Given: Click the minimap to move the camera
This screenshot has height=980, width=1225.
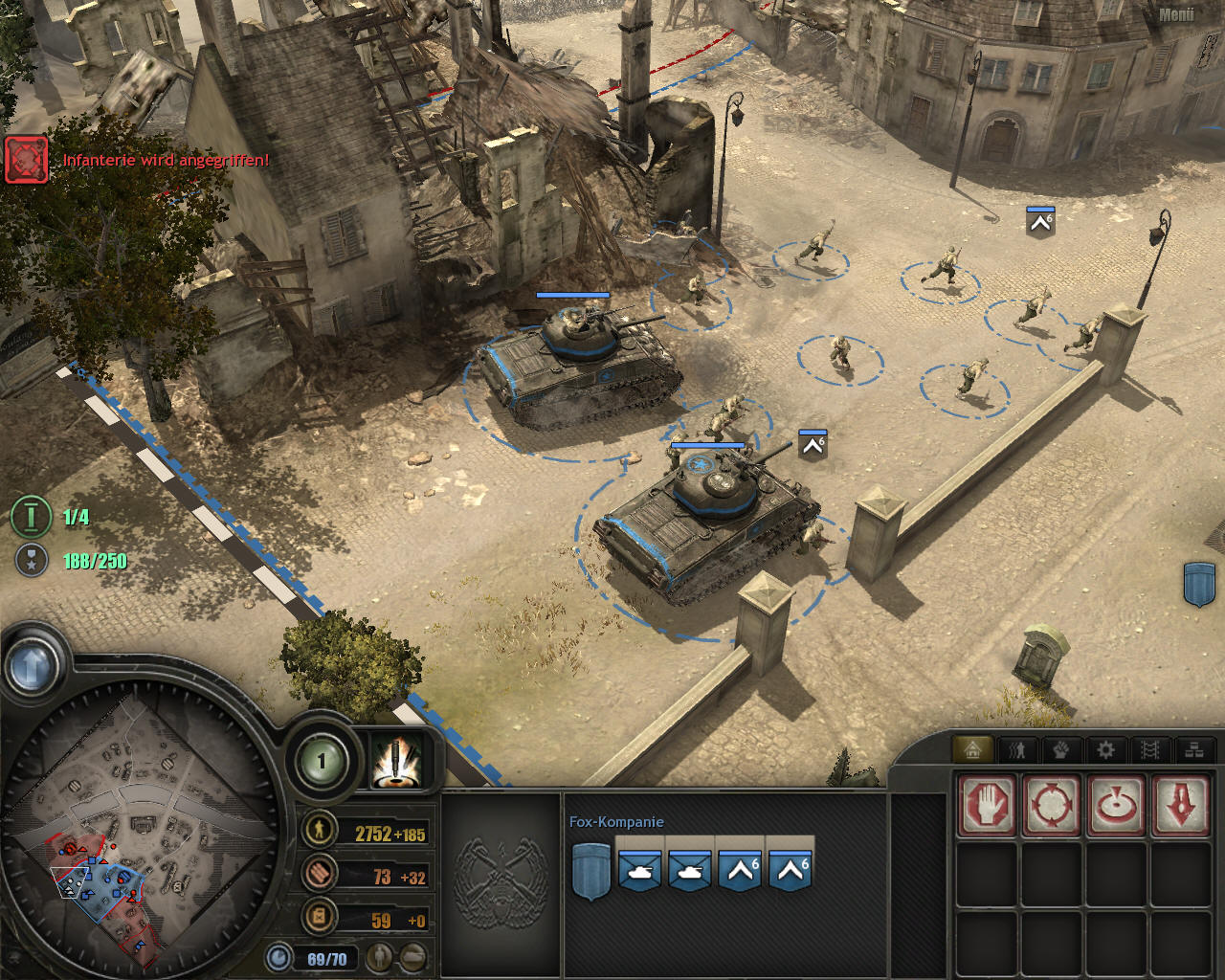Looking at the screenshot, I should click(x=144, y=823).
